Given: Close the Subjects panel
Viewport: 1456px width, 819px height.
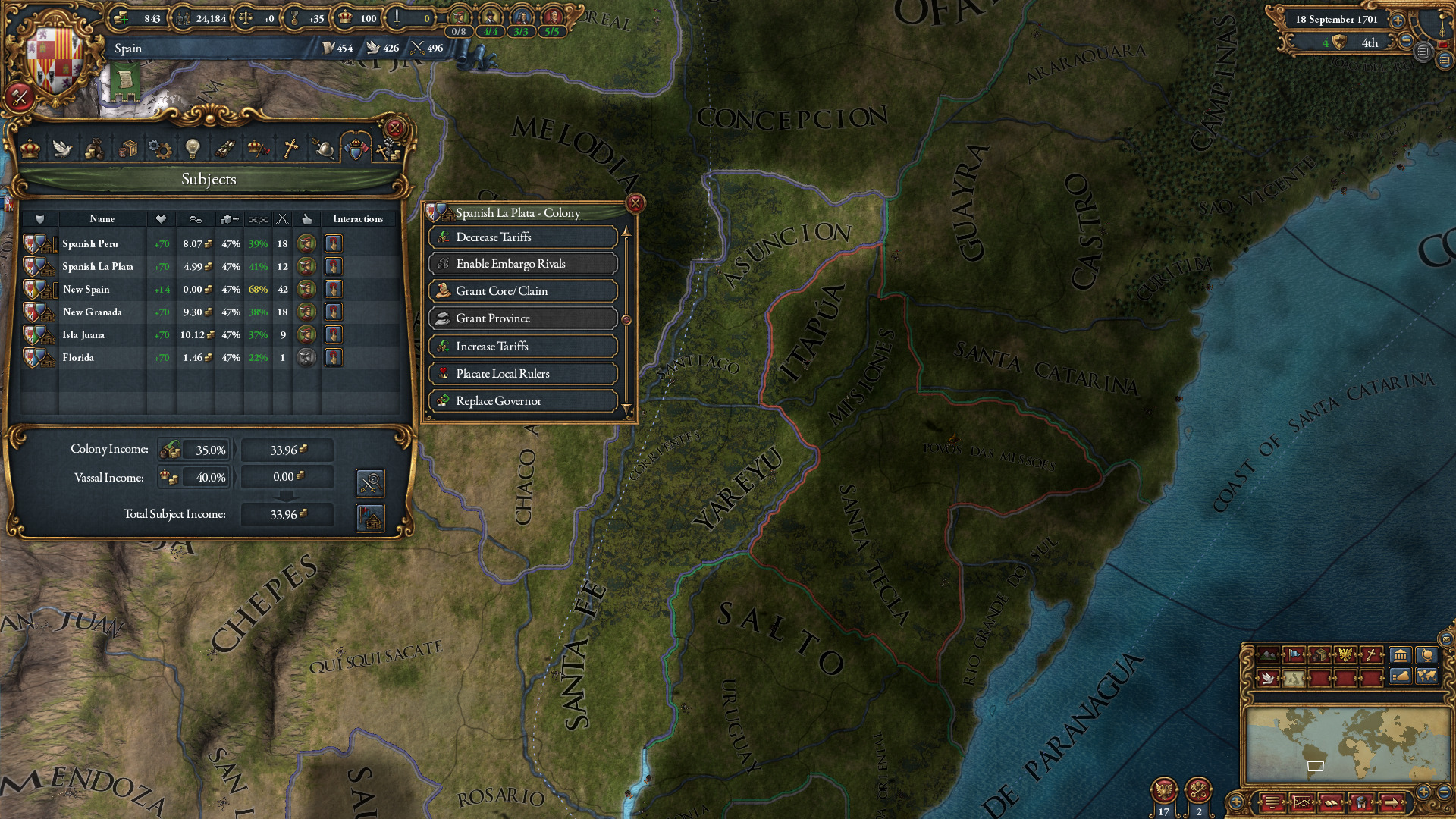Looking at the screenshot, I should (x=394, y=128).
